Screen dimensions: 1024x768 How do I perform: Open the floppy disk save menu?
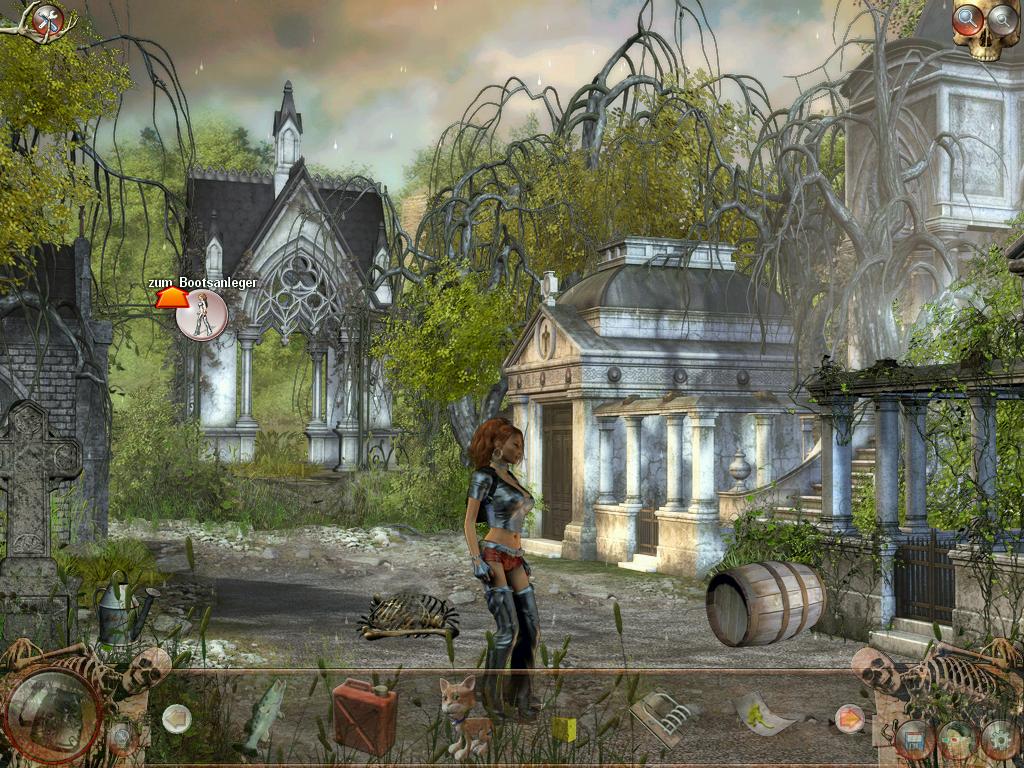pyautogui.click(x=914, y=741)
